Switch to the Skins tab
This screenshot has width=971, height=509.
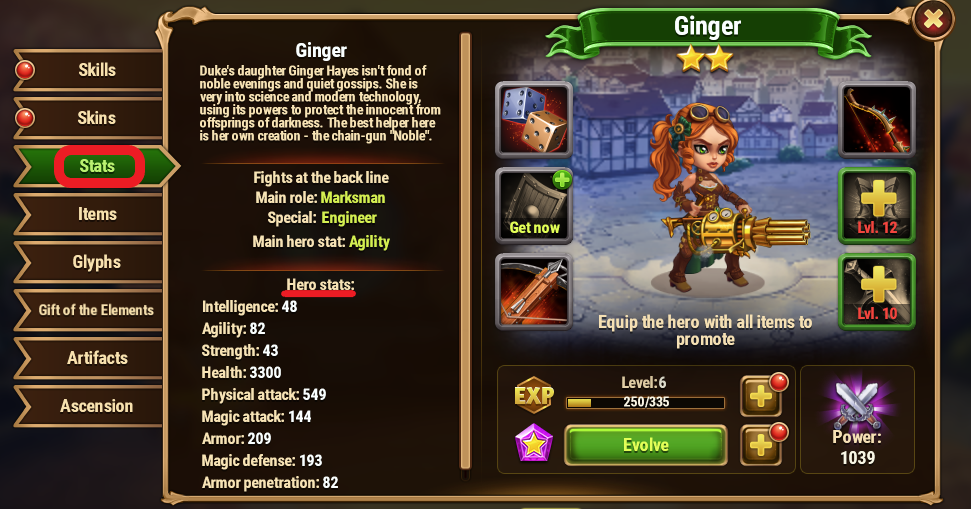96,118
